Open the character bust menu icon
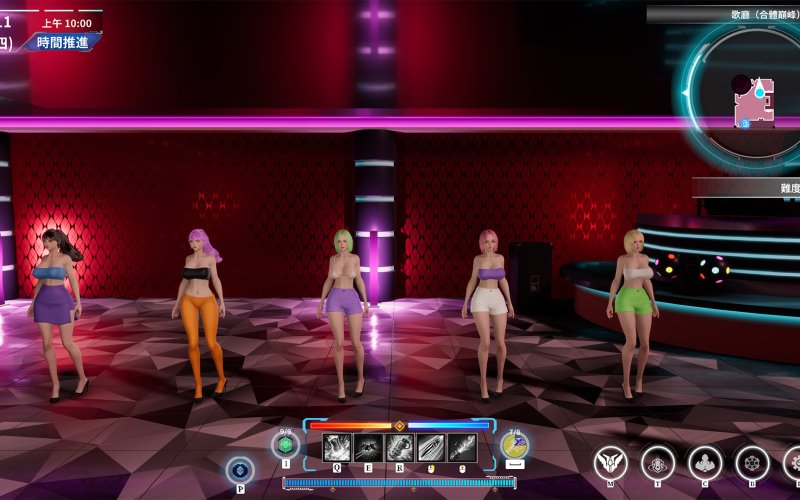Screen dimensions: 800x500 click(x=704, y=462)
